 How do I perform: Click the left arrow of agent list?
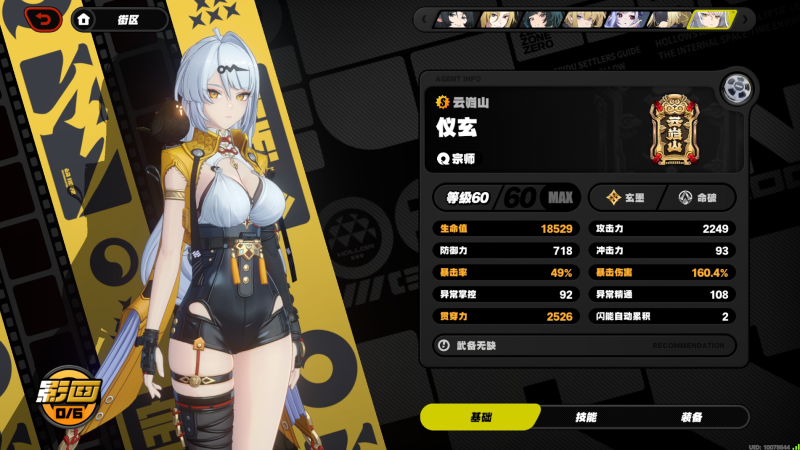(424, 18)
